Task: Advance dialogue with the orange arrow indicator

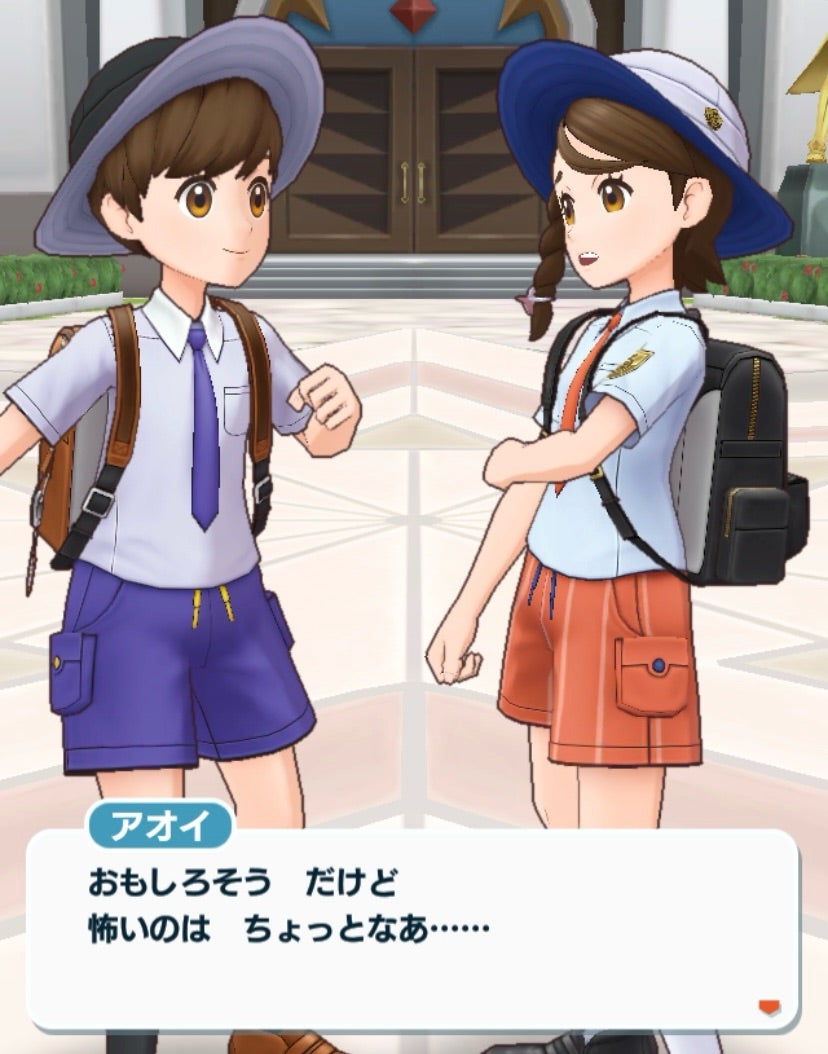Action: click(768, 1007)
